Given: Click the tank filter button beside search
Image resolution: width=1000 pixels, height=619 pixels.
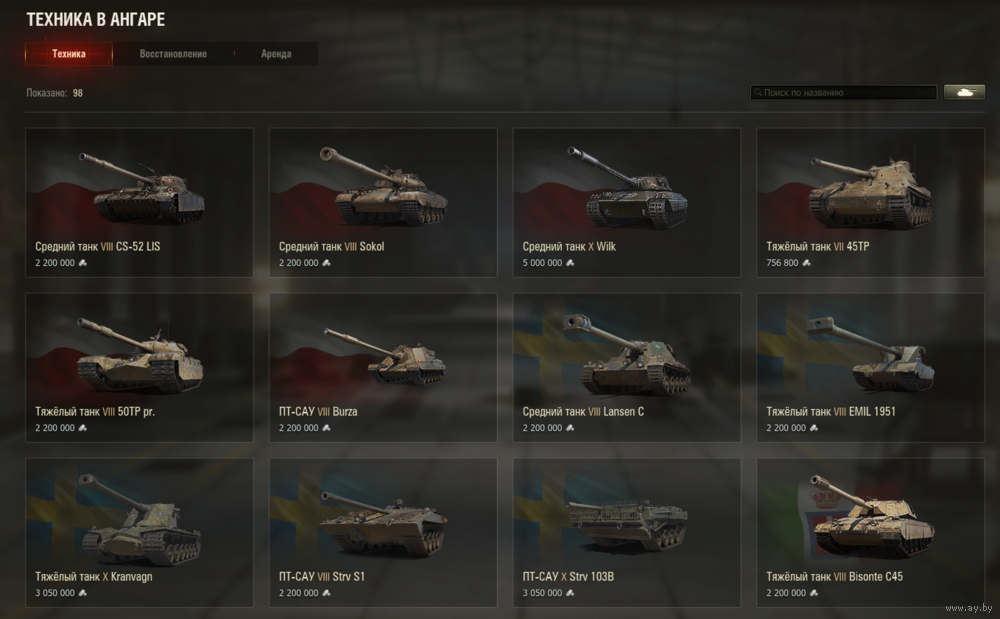Looking at the screenshot, I should click(x=964, y=93).
